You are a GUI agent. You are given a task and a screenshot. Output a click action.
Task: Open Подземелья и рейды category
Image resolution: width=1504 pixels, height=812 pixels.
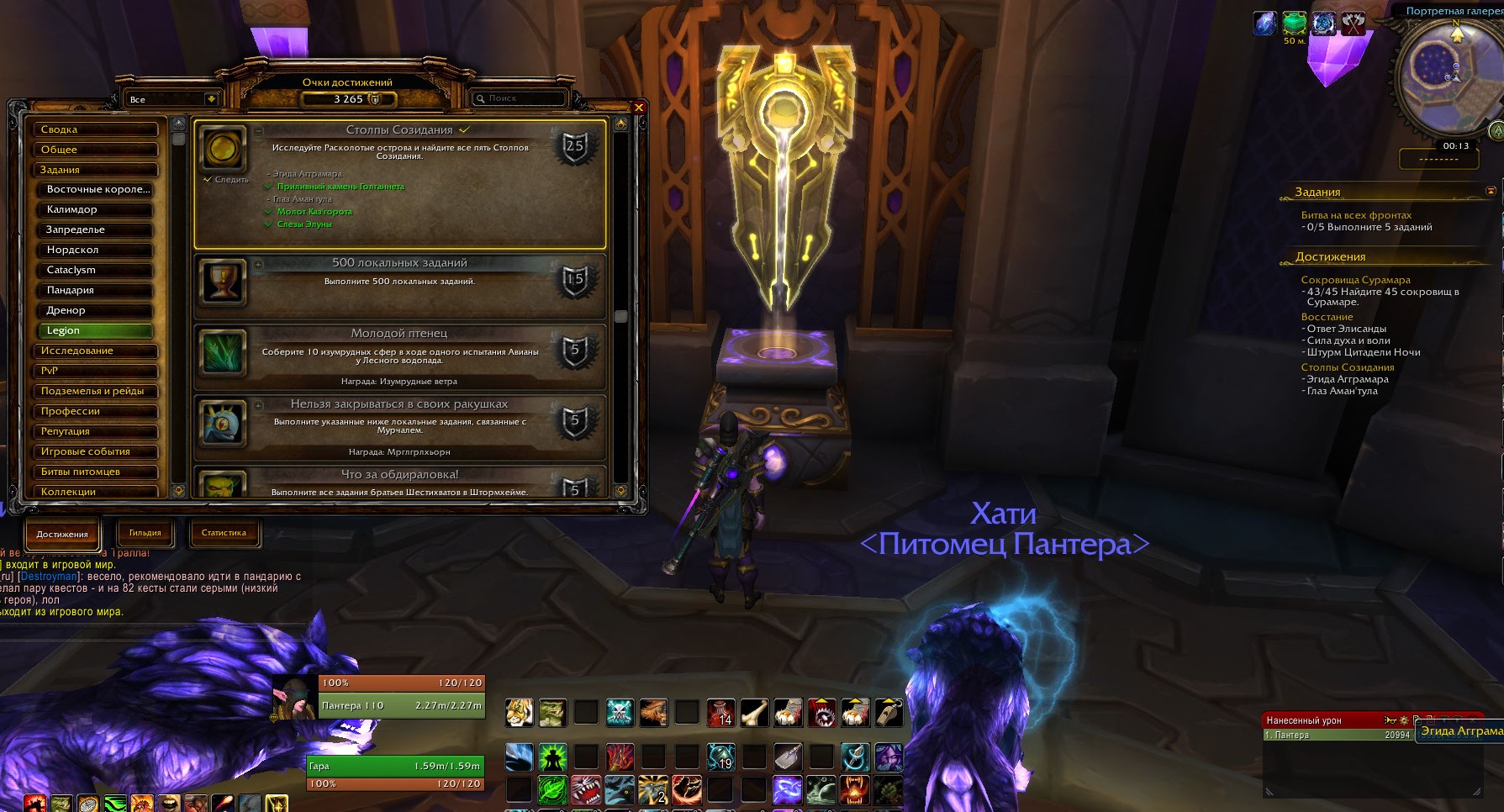95,392
